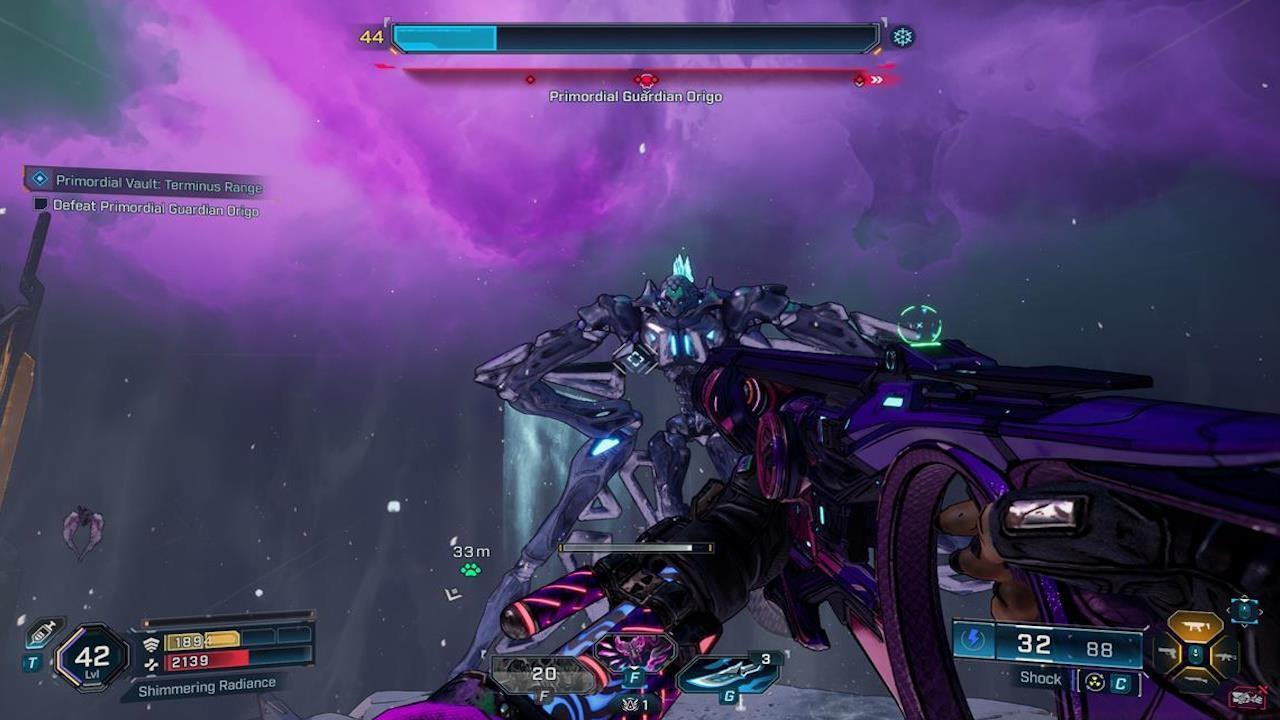Select the highlighted SMG in the weapon wheel
The height and width of the screenshot is (720, 1280).
[1195, 625]
